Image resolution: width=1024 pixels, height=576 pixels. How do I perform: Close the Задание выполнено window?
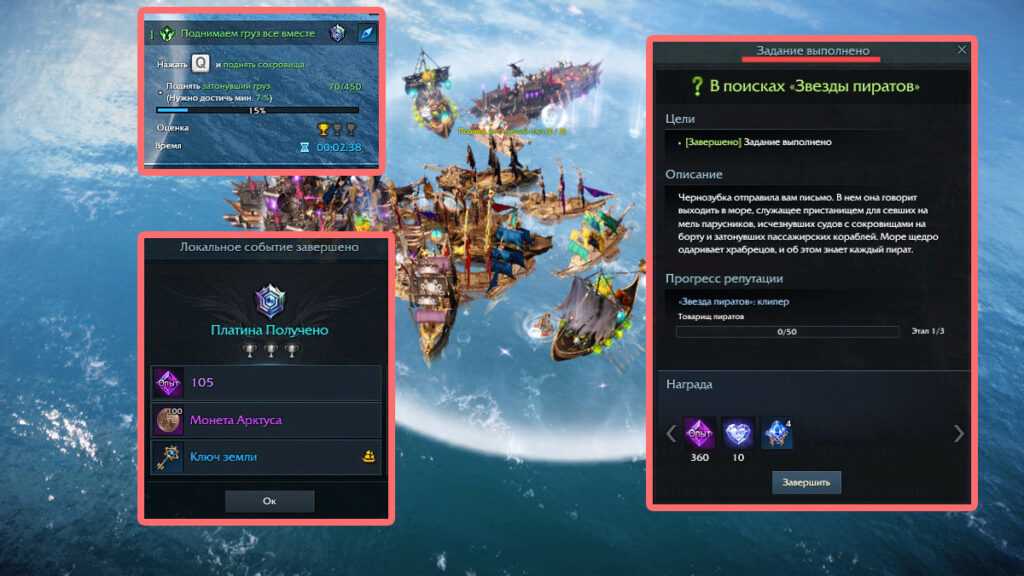(x=962, y=49)
